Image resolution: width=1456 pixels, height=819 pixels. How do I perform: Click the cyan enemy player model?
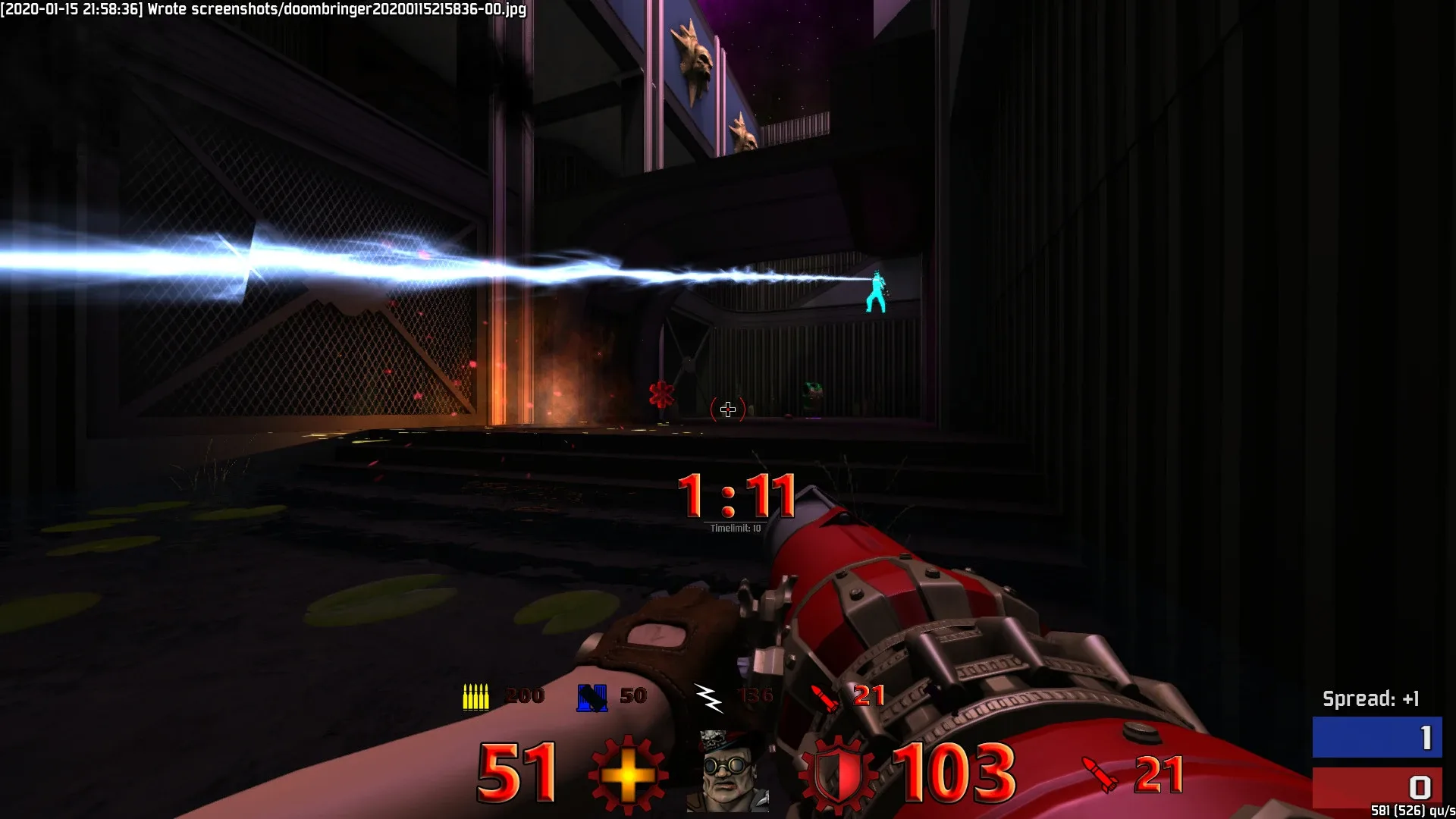876,292
